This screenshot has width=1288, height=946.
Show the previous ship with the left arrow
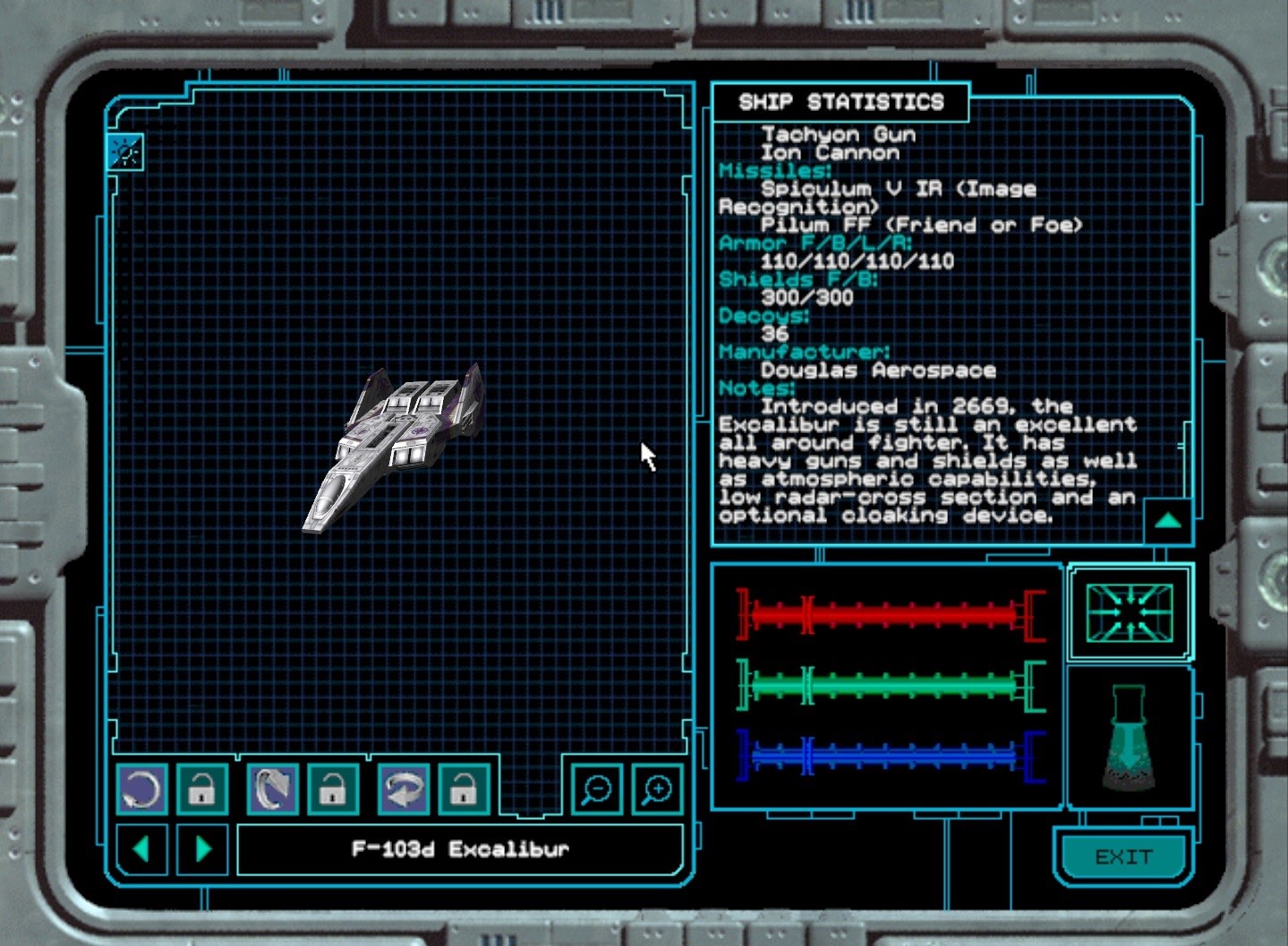tap(141, 848)
